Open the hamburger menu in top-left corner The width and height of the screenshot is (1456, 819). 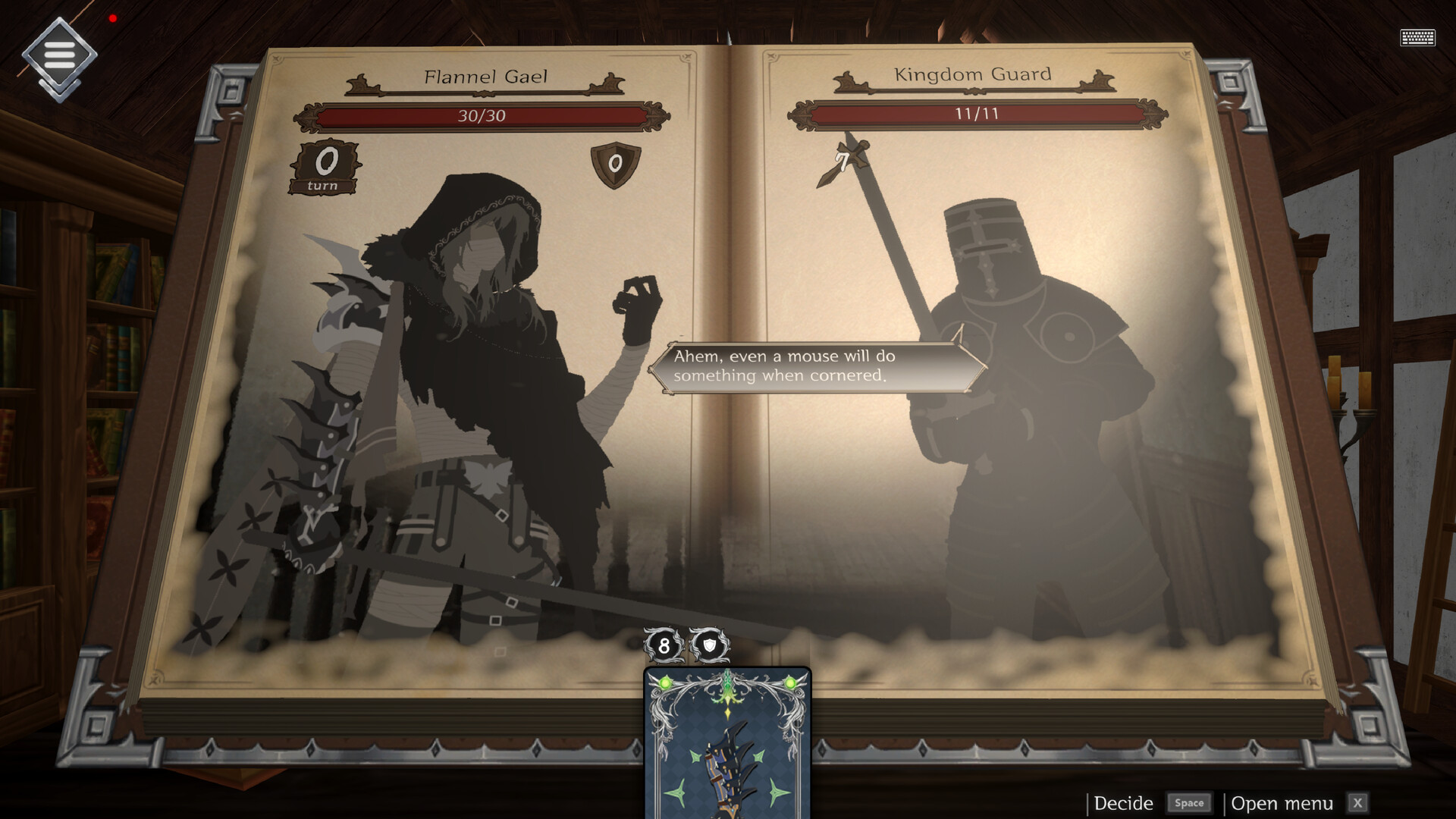coord(59,55)
